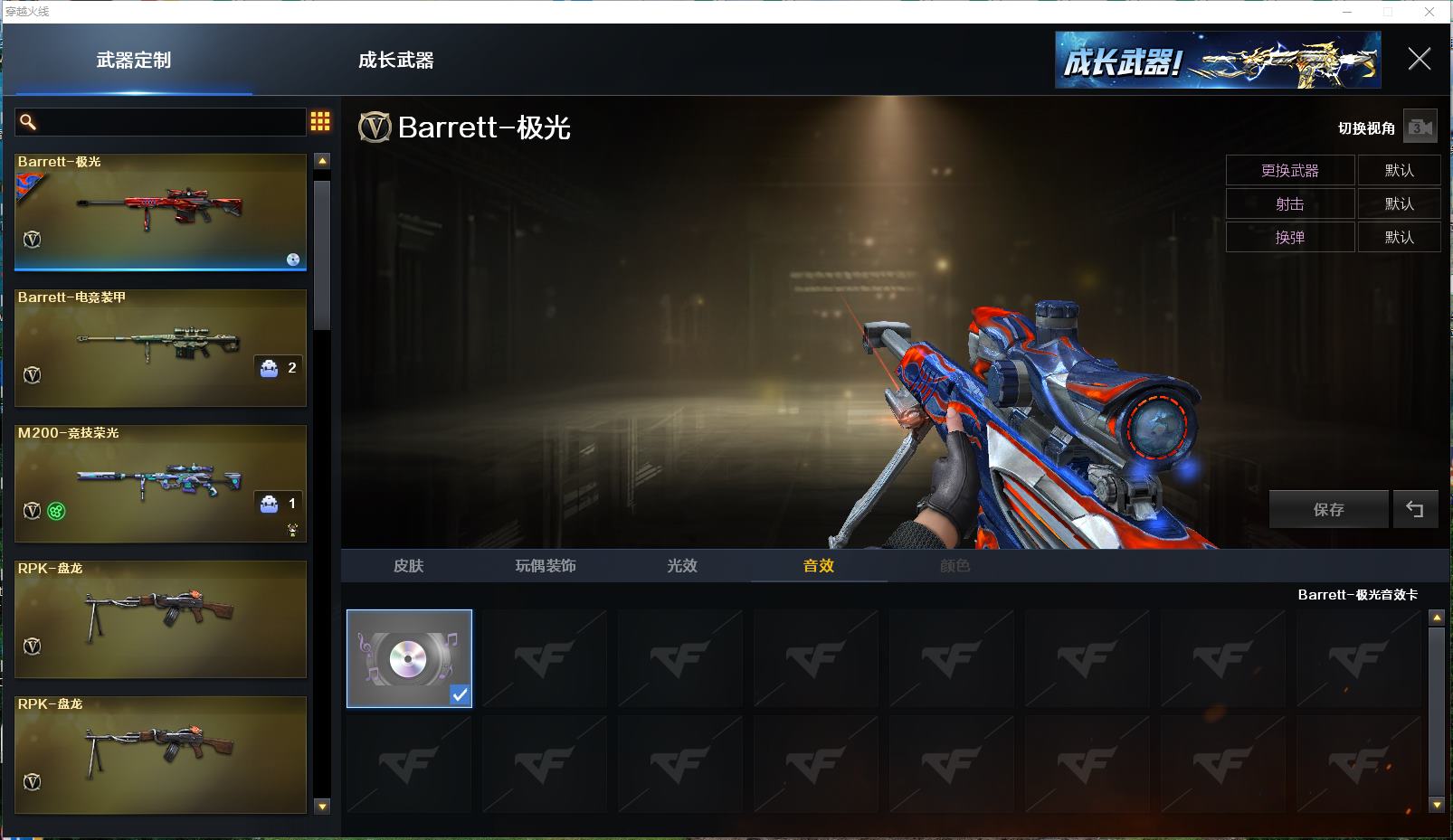This screenshot has height=840, width=1453.
Task: Select the Barrett-电竞装甲 weapon
Action: [x=160, y=348]
